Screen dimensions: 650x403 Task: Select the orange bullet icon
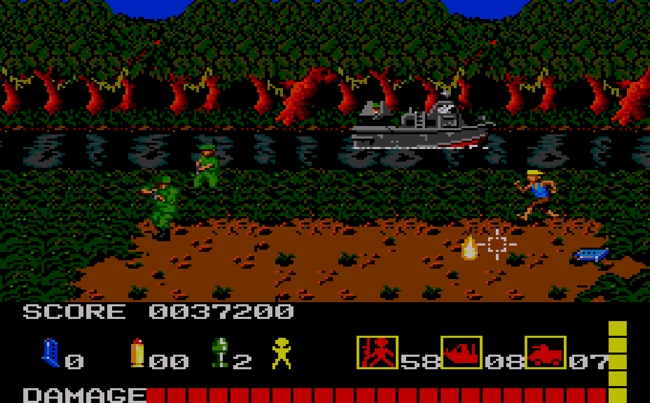(x=137, y=355)
